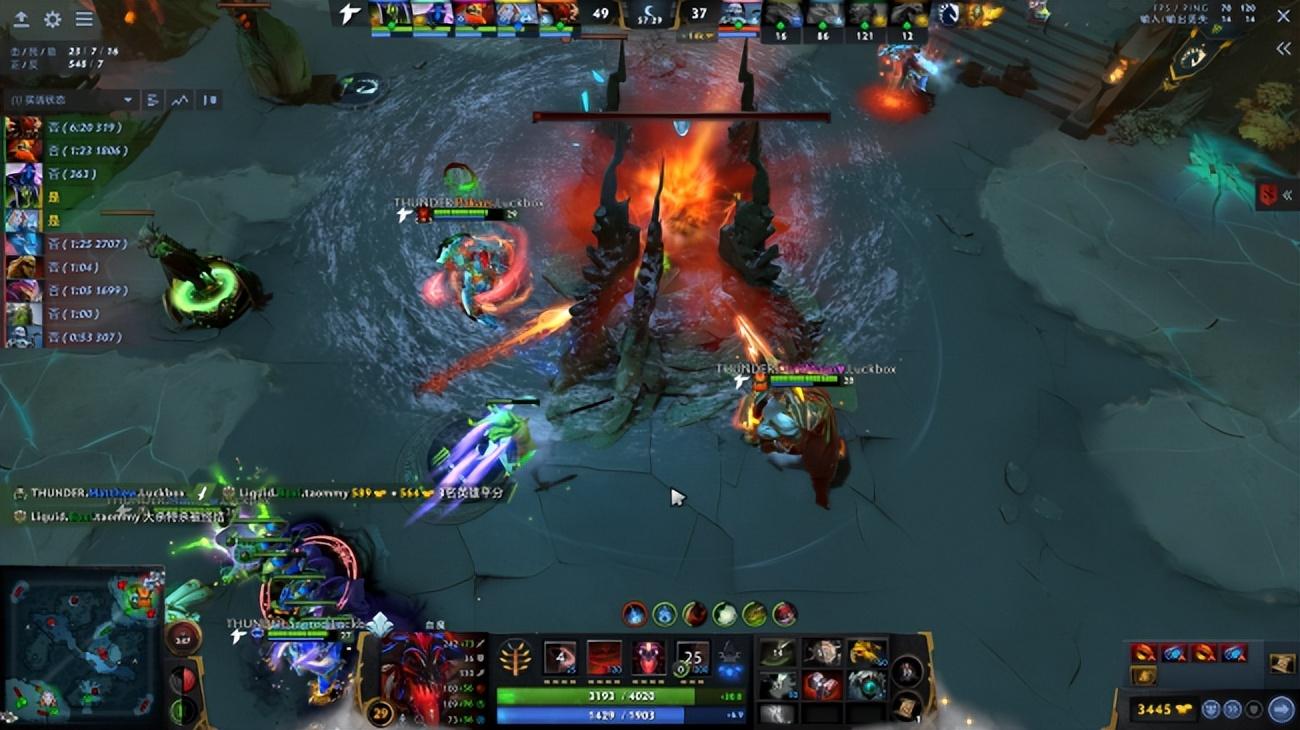
Task: Open the combat log icon in top-left panel
Action: pyautogui.click(x=153, y=100)
